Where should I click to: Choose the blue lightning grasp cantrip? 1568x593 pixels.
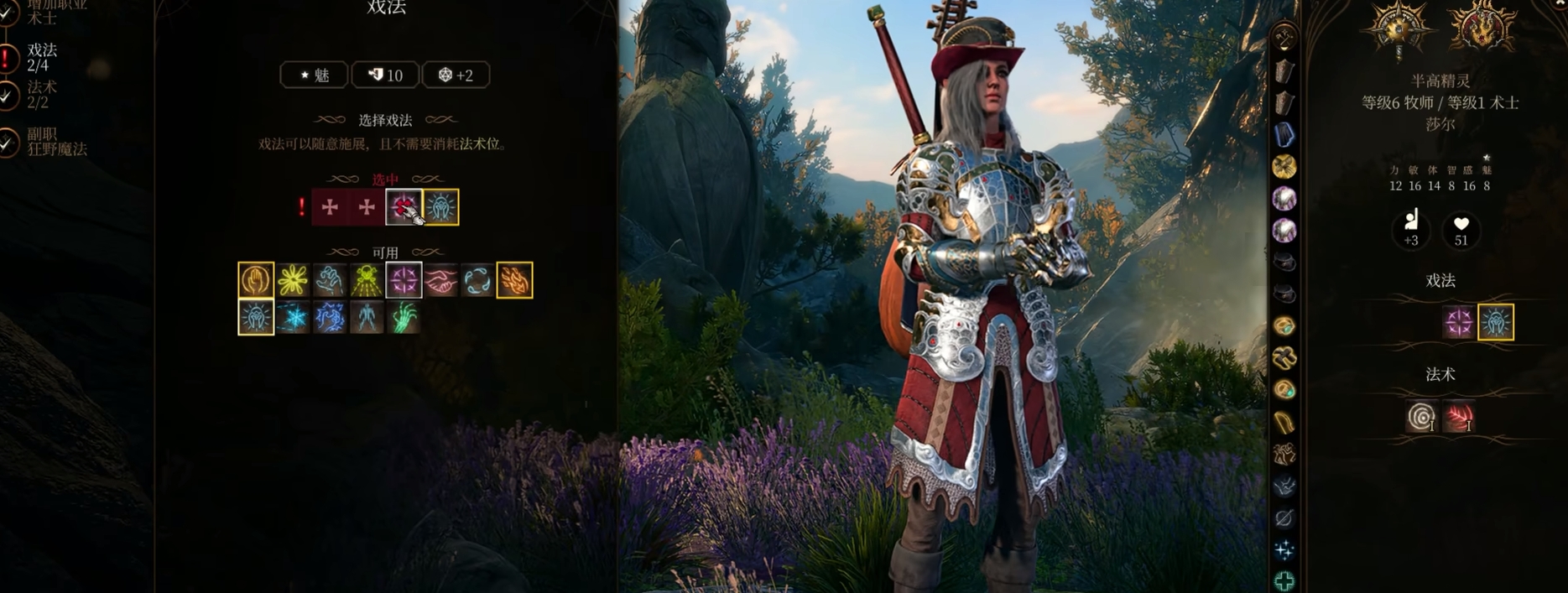tap(330, 317)
